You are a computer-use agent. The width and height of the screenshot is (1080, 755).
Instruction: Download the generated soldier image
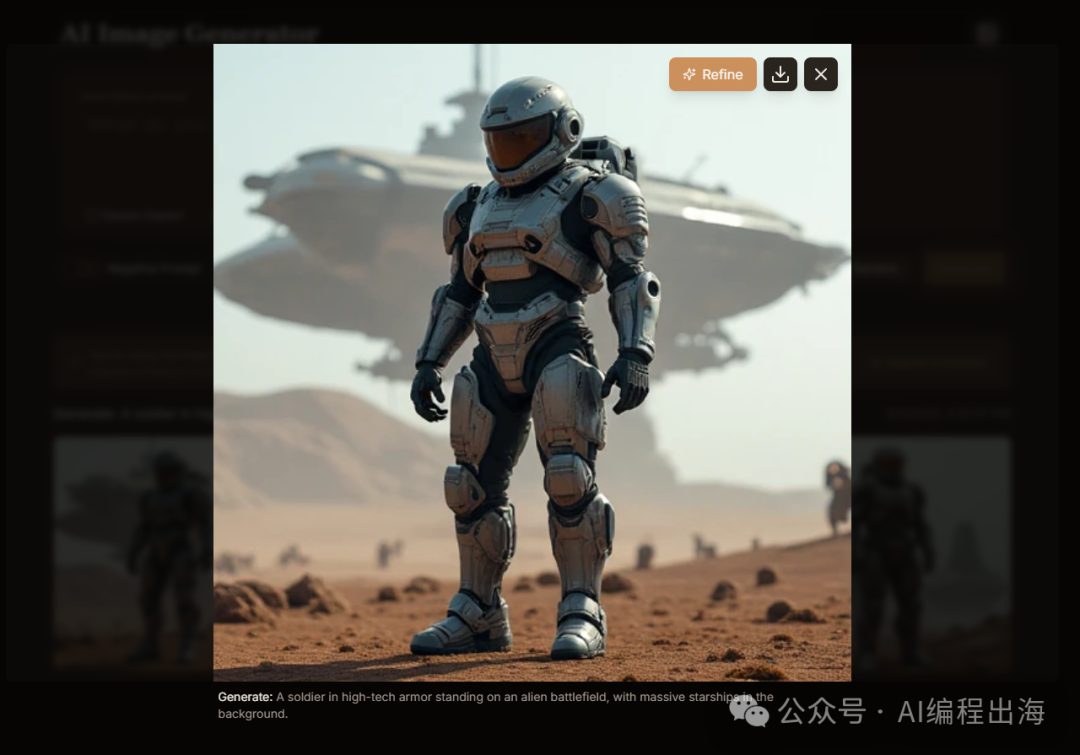click(780, 74)
